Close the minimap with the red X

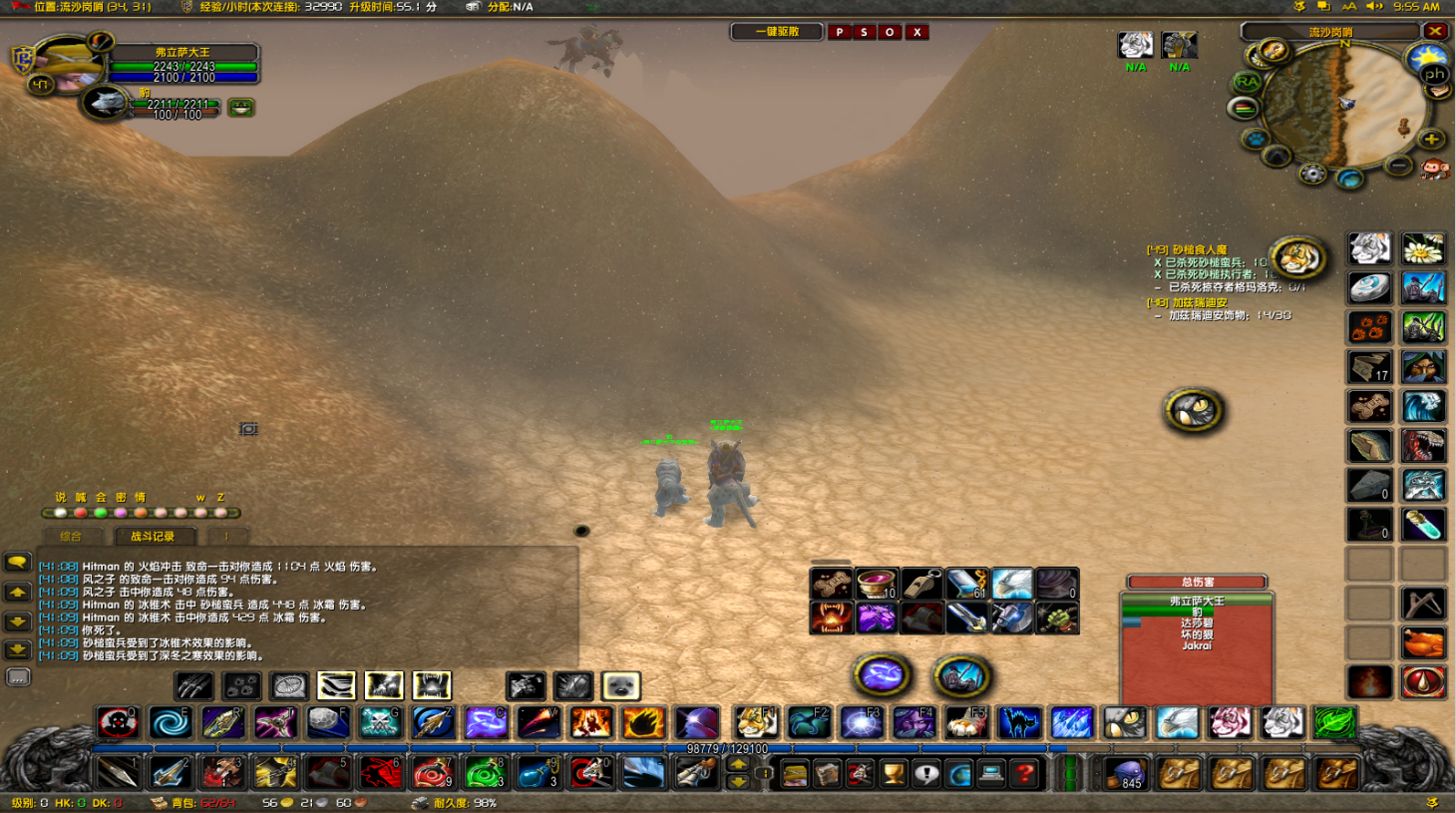click(1435, 31)
